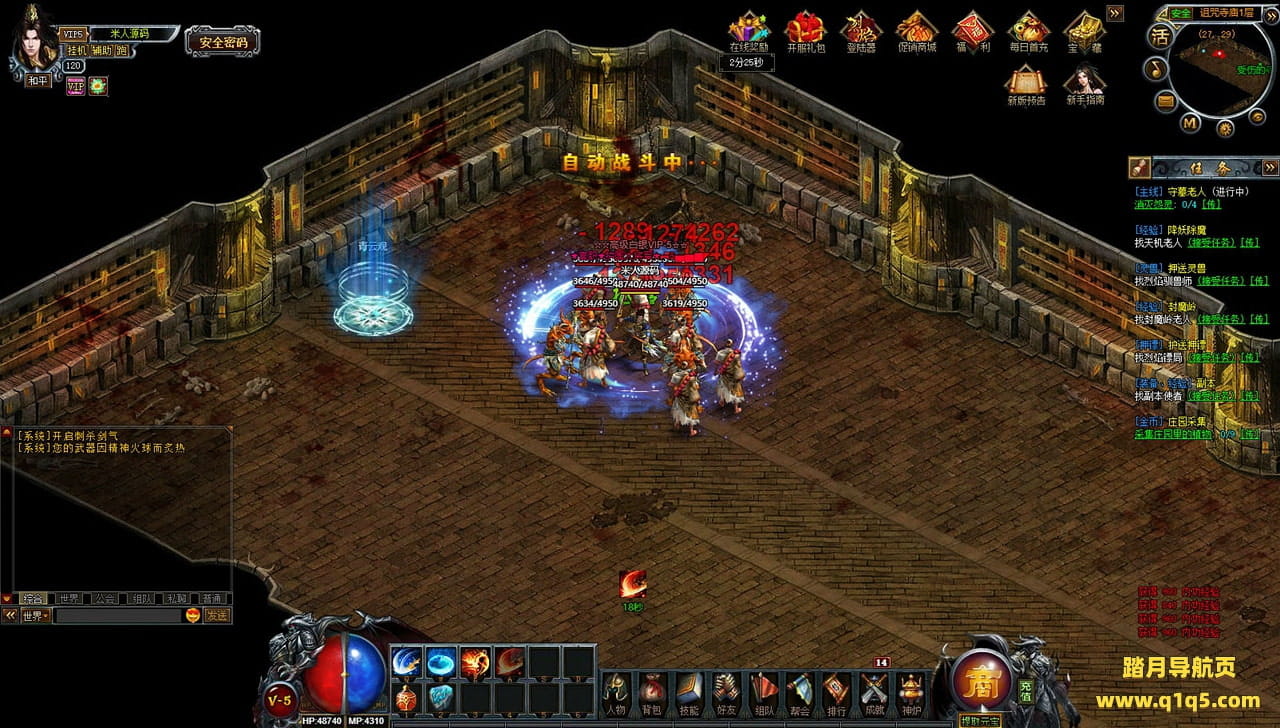Open the 开服礼包 server launch gift pack
This screenshot has height=728, width=1280.
tap(805, 31)
